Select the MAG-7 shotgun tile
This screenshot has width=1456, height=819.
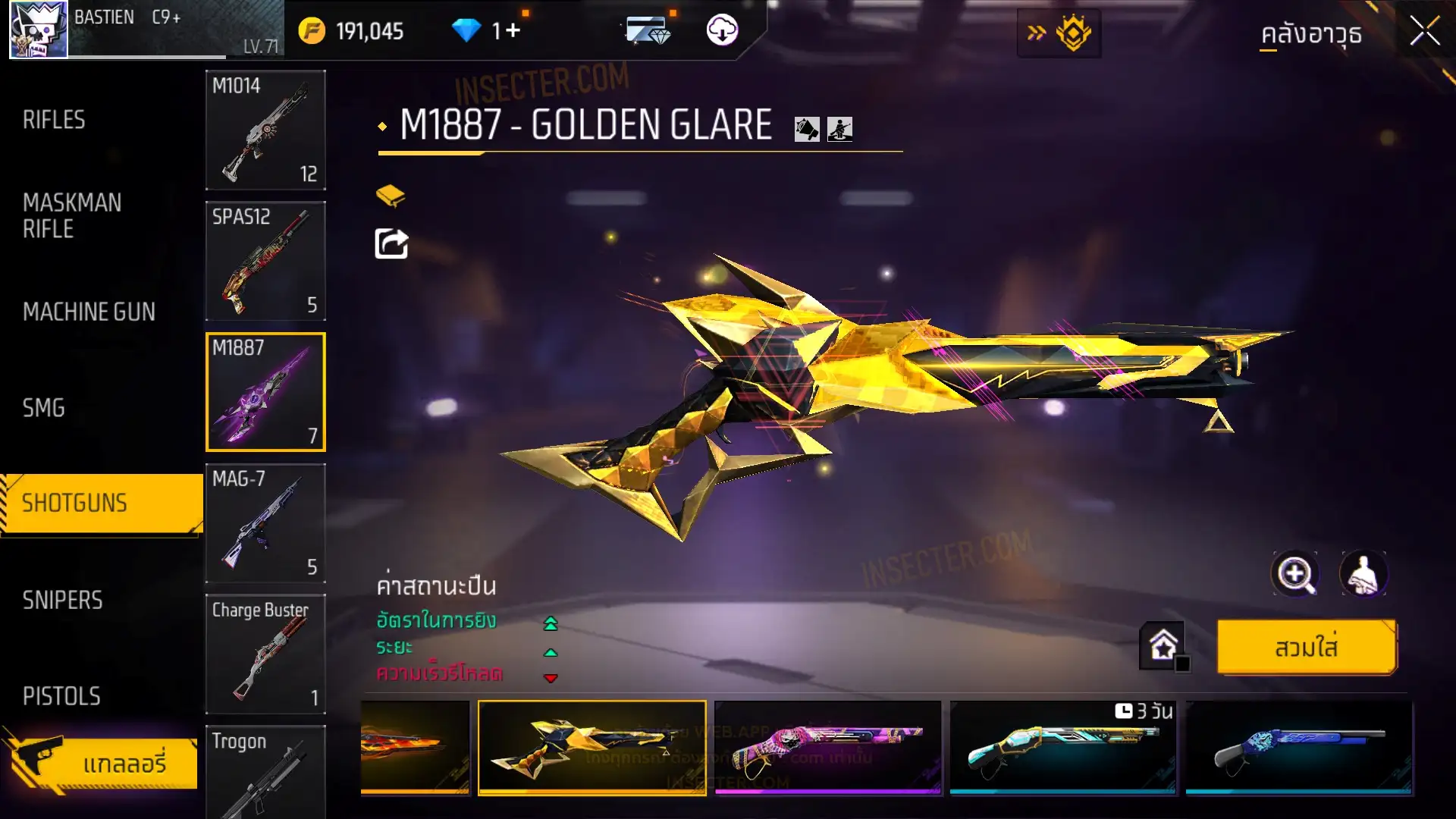[x=265, y=523]
